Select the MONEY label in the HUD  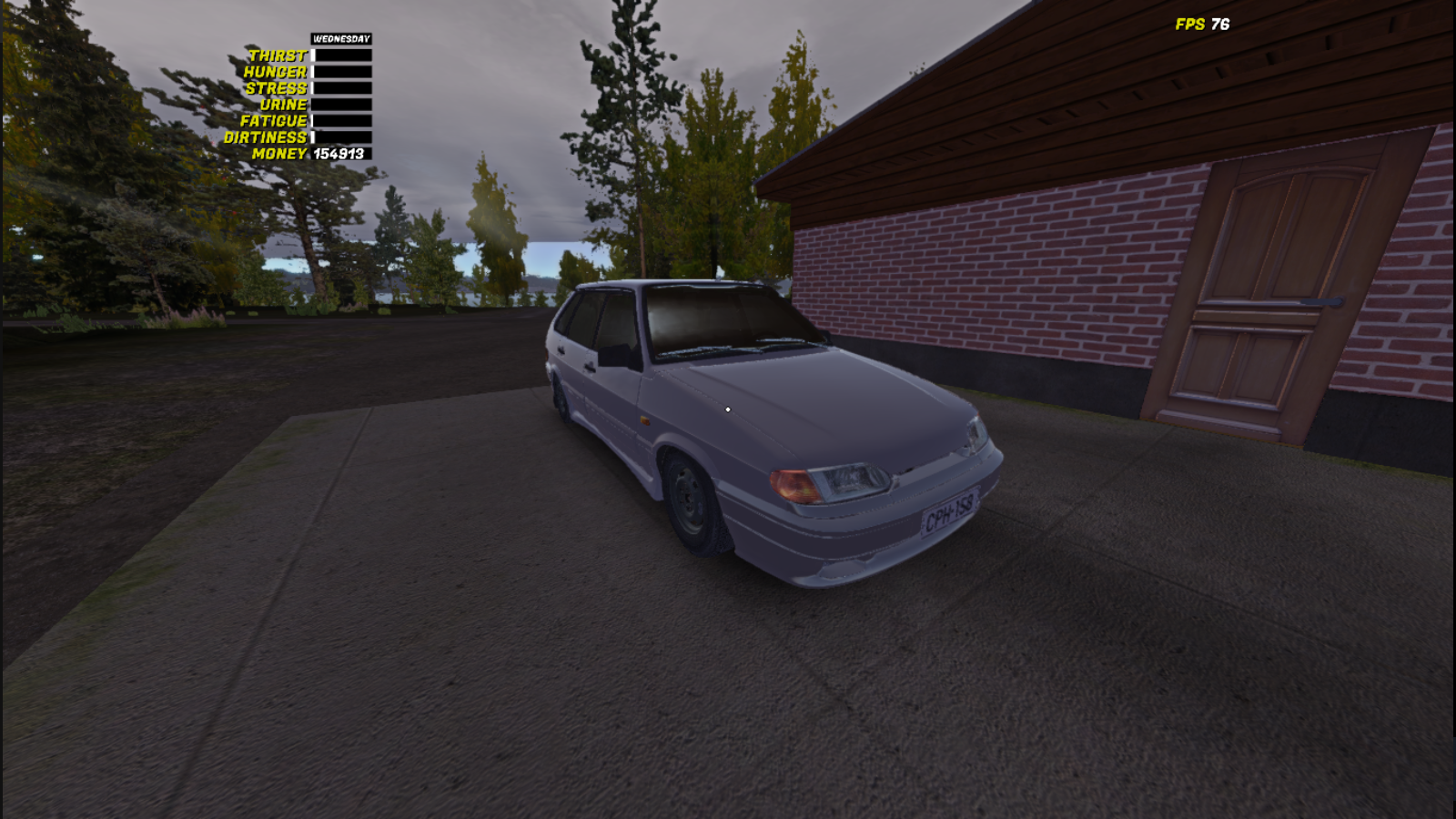point(279,153)
